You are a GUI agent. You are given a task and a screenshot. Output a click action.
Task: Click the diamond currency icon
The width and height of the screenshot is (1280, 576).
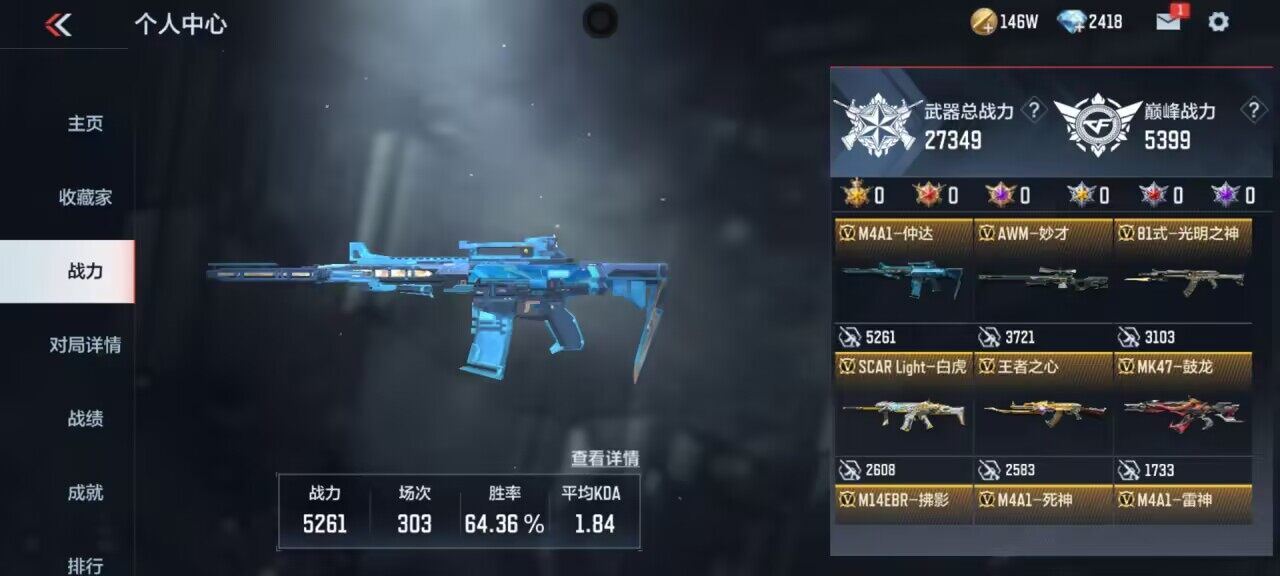[1072, 21]
